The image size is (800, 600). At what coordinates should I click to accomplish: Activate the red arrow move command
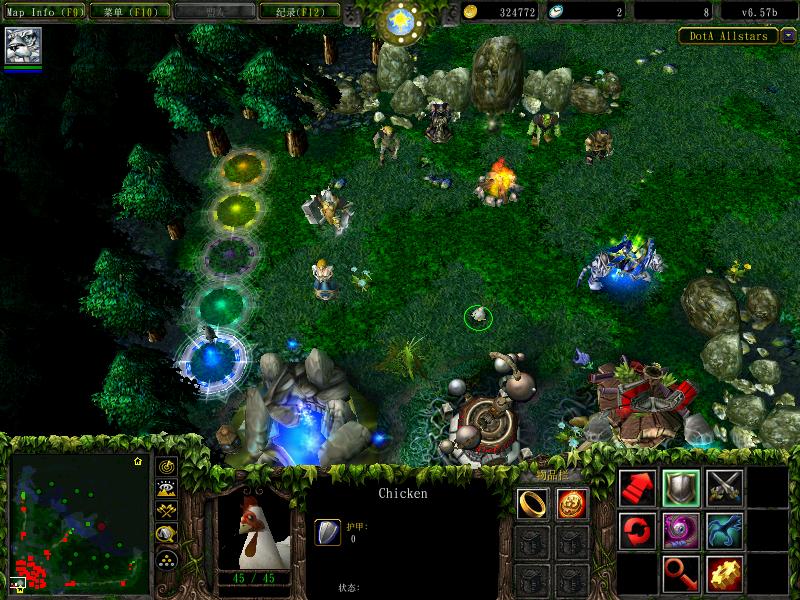[638, 487]
